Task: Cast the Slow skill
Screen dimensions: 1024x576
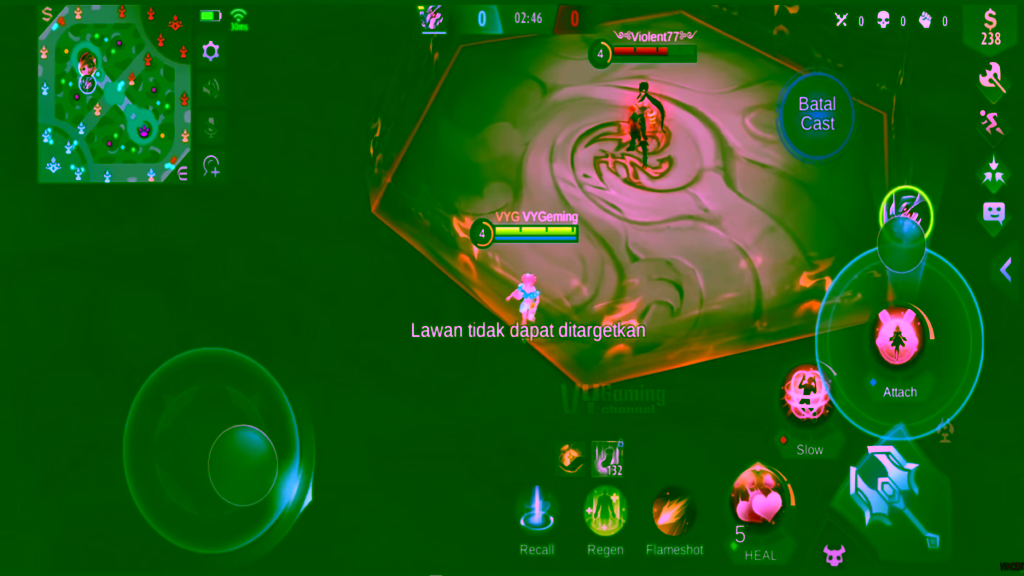Action: coord(808,395)
